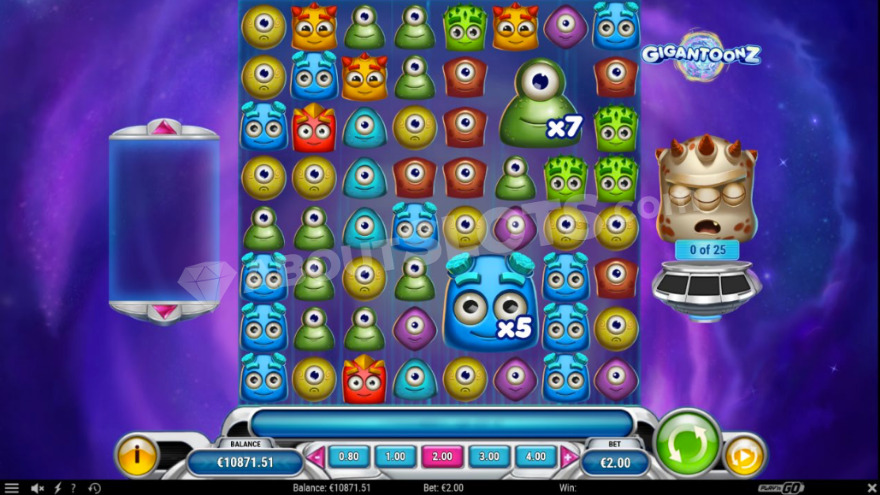Switch the bet to 4.00
The image size is (880, 495).
pyautogui.click(x=536, y=456)
